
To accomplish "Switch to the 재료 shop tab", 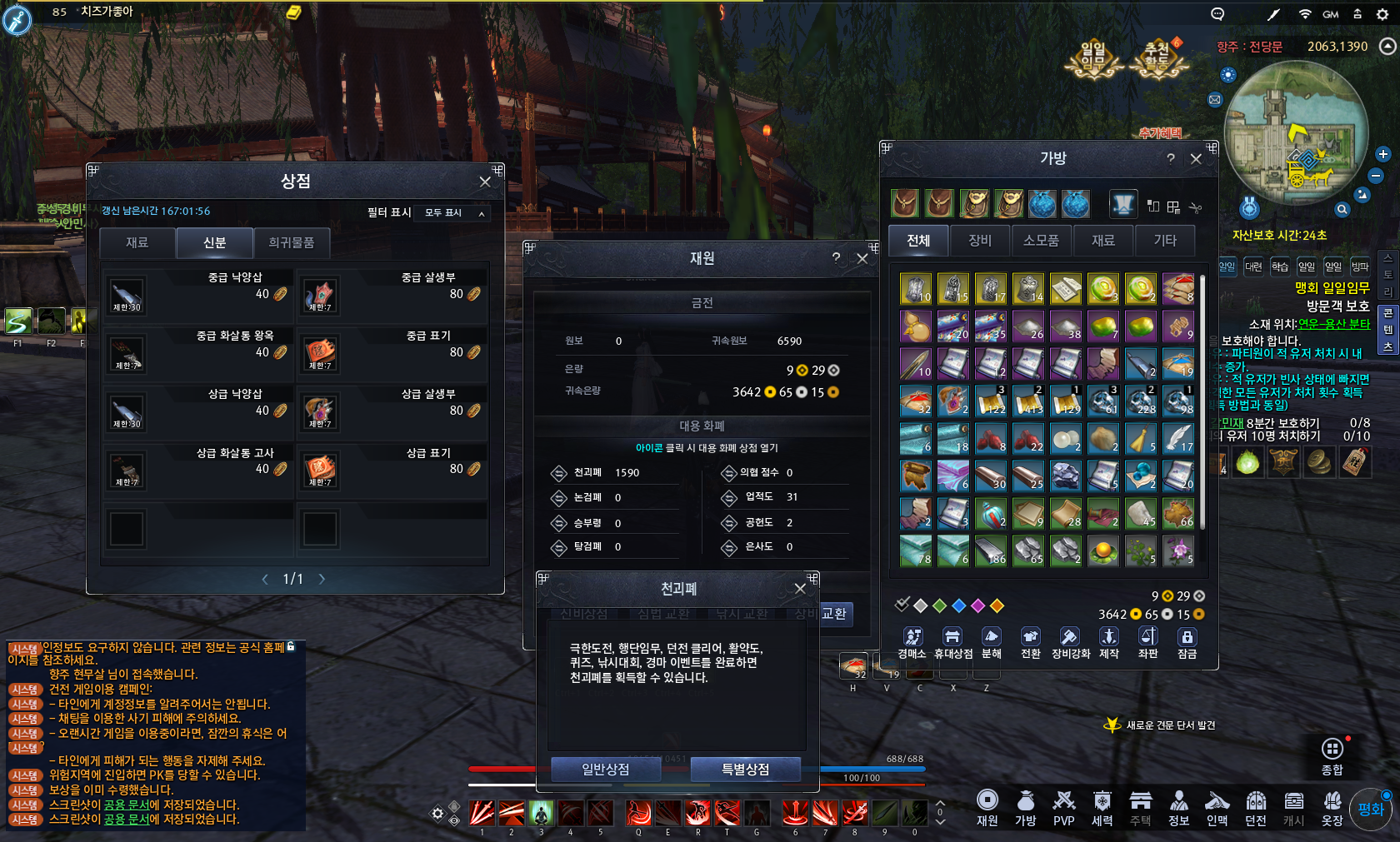I will pos(137,242).
